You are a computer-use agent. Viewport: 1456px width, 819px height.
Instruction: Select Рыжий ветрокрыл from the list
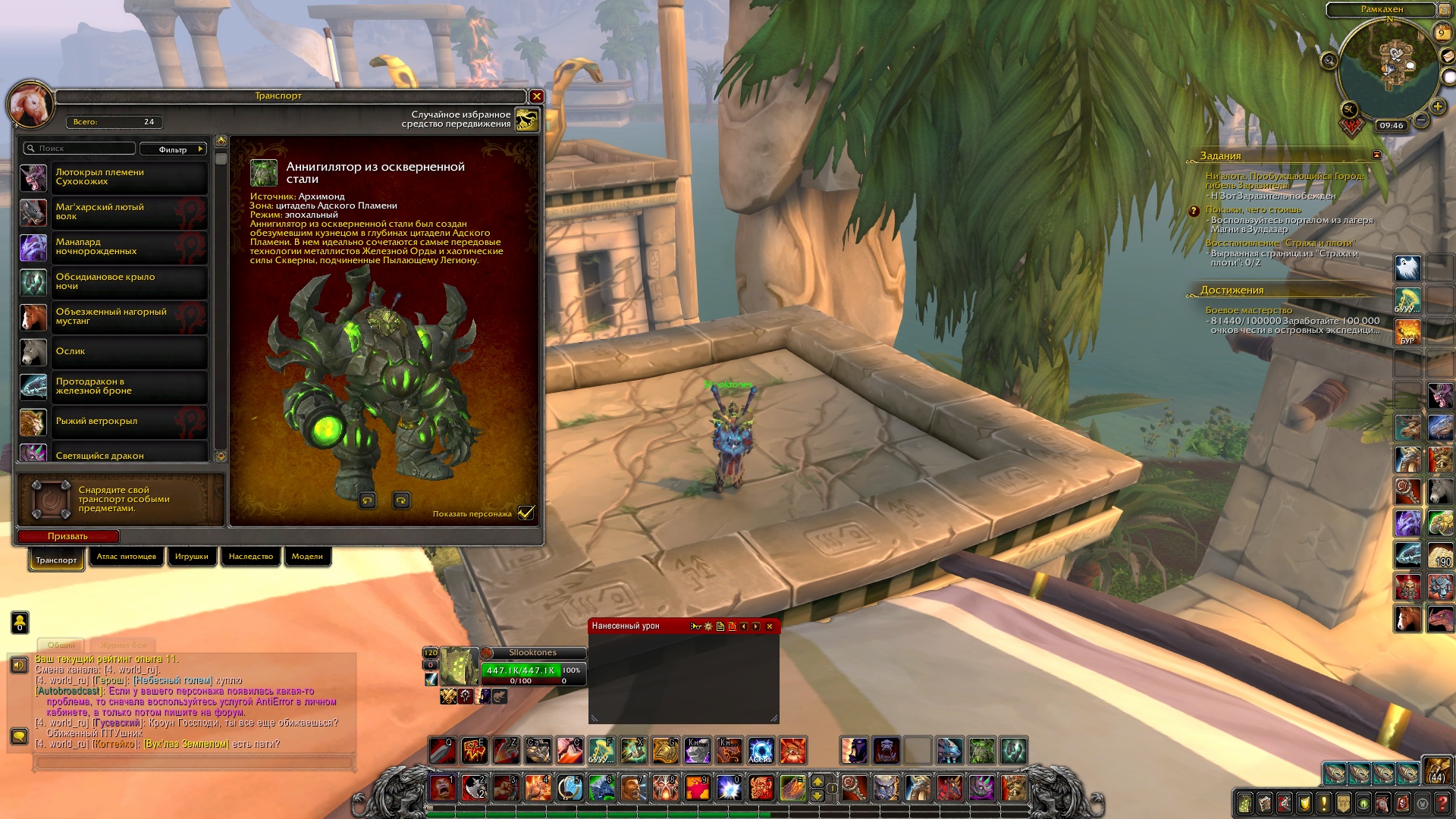coord(114,422)
